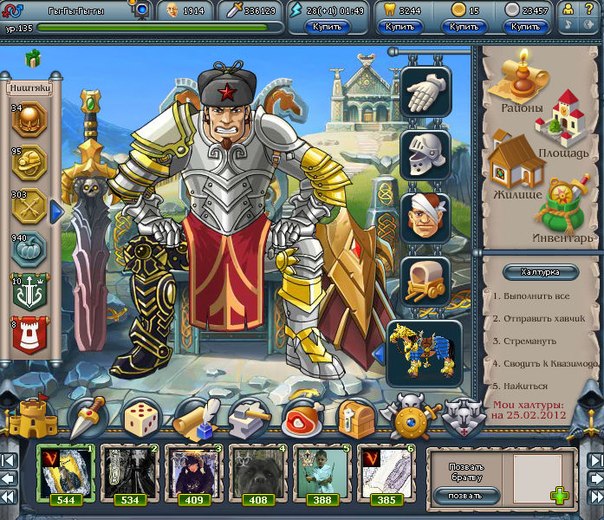This screenshot has width=604, height=520.
Task: Select the armored horse mount slot
Action: click(424, 352)
